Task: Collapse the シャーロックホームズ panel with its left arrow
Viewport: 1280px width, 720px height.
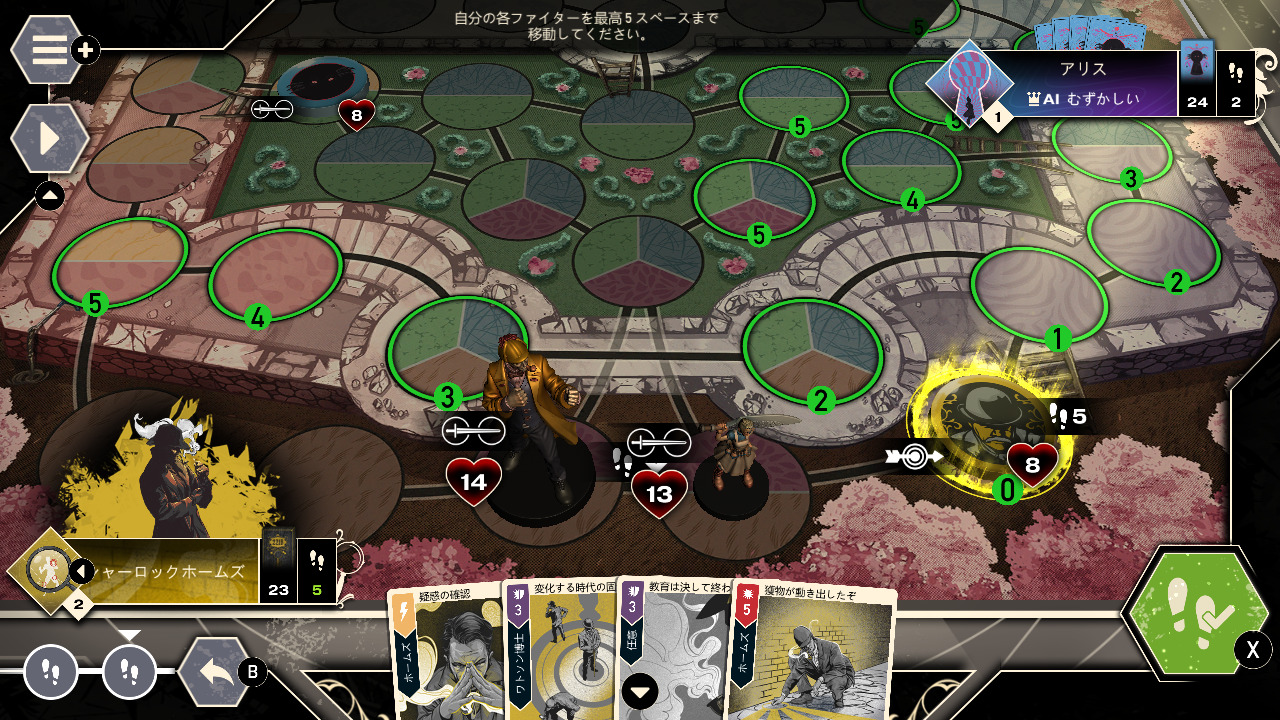Action: pyautogui.click(x=81, y=571)
